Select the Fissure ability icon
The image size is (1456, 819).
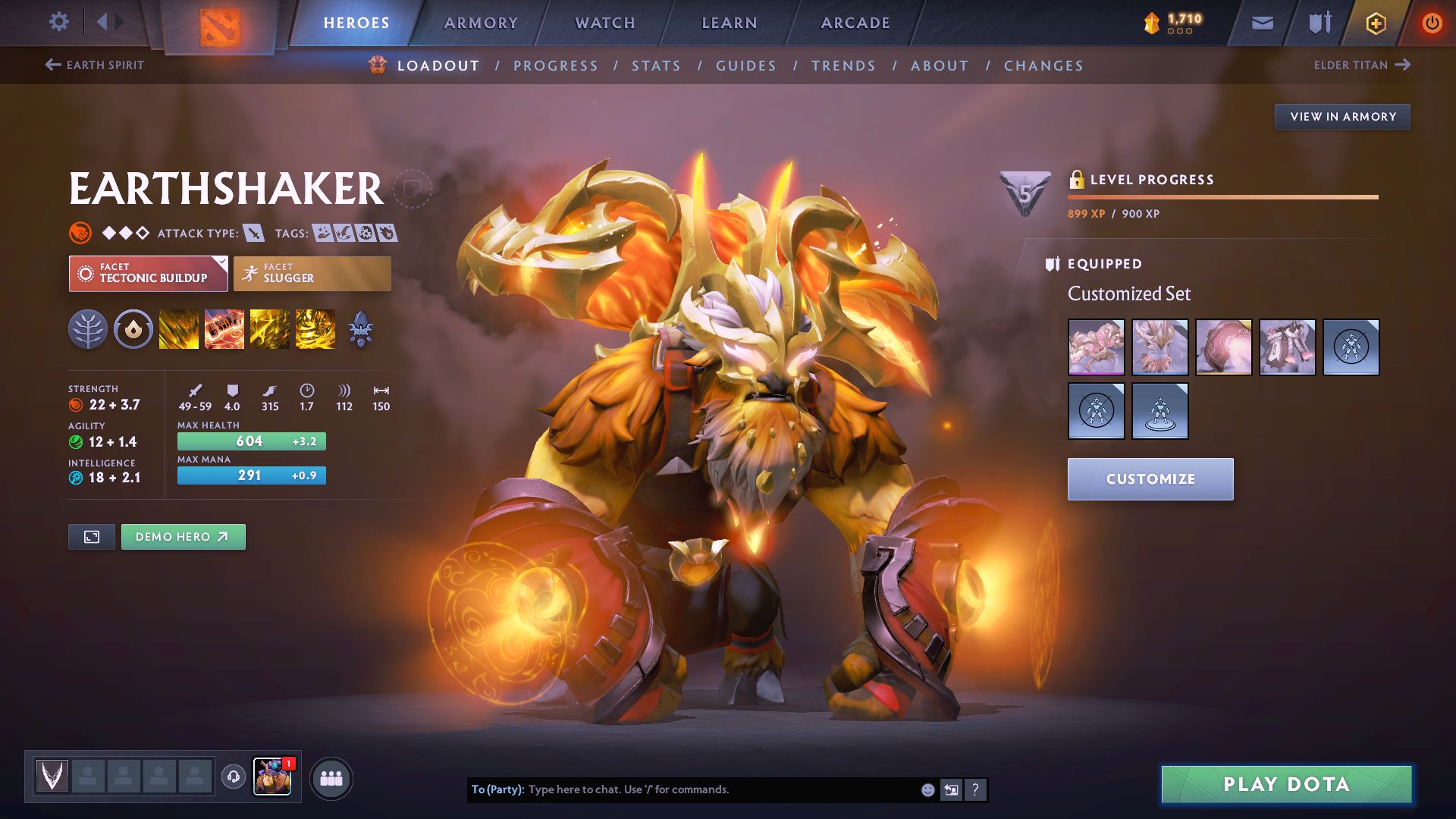coord(179,329)
